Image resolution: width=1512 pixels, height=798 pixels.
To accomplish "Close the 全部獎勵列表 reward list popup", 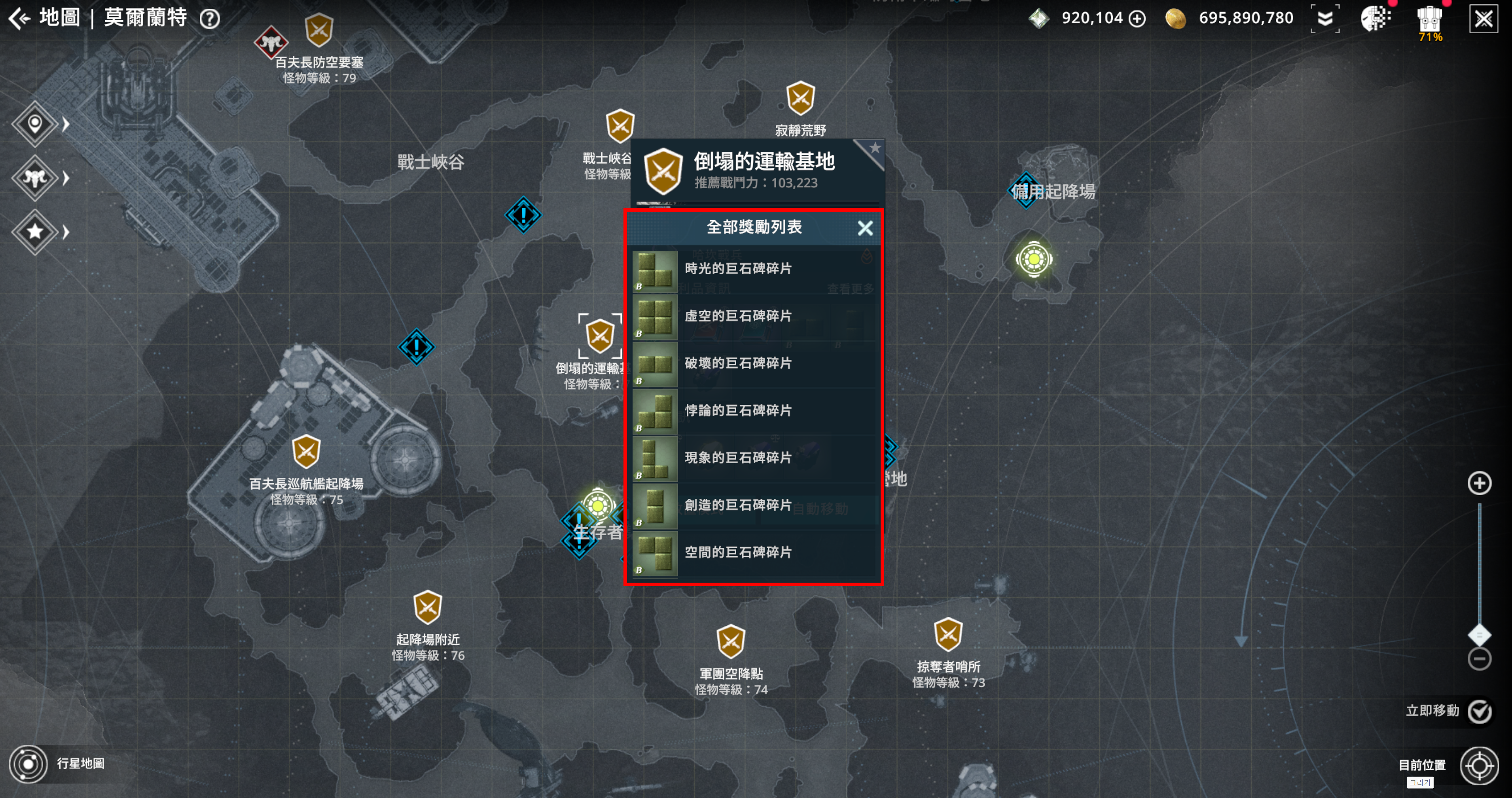I will pos(864,228).
